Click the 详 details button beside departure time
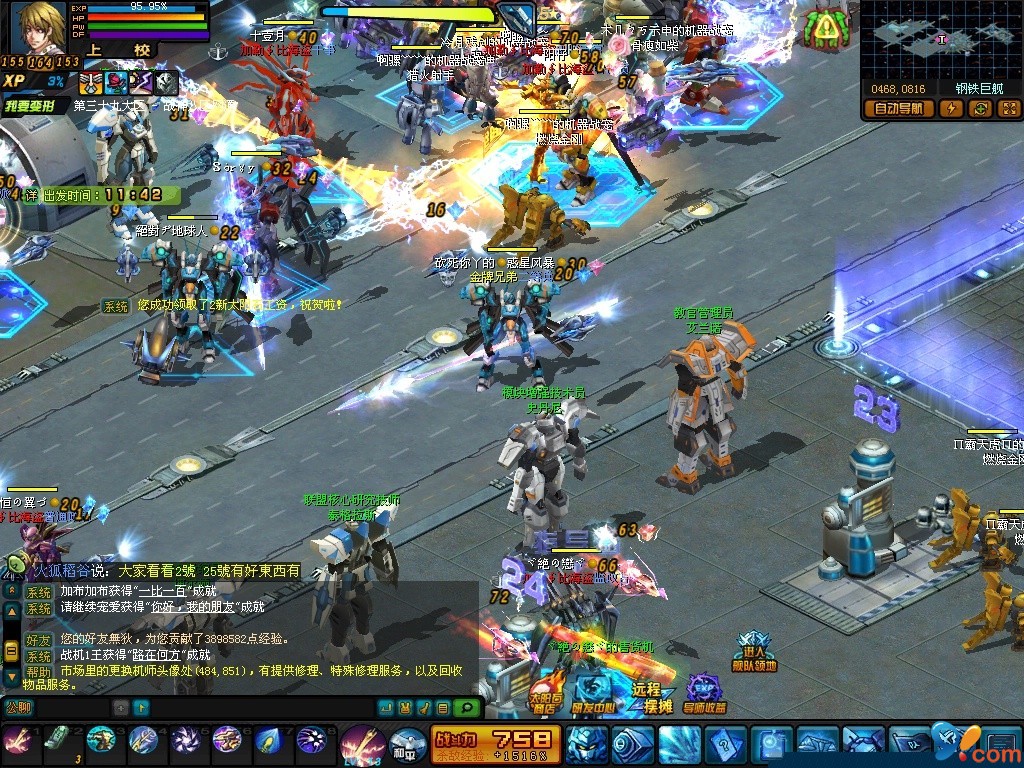Screen dimensions: 1024x768 30,194
